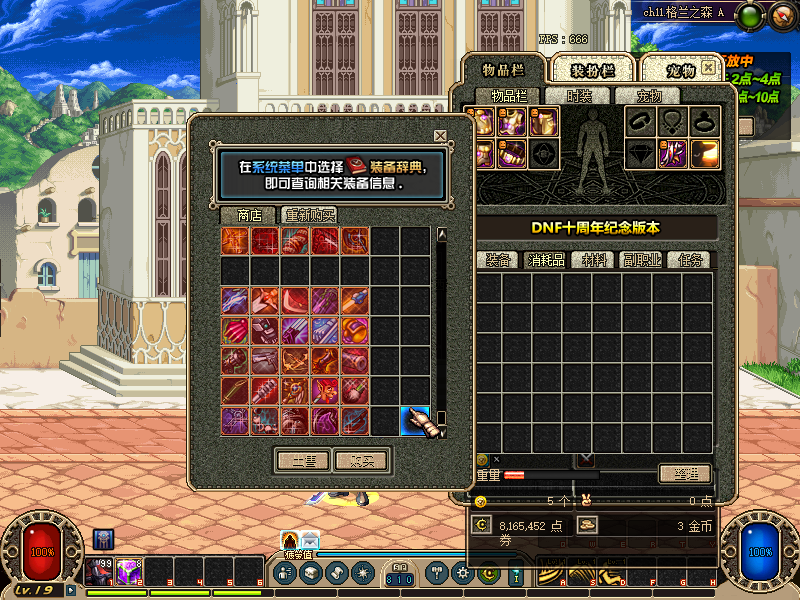This screenshot has width=800, height=600.
Task: Use the purple cube quickslot item
Action: (x=127, y=572)
